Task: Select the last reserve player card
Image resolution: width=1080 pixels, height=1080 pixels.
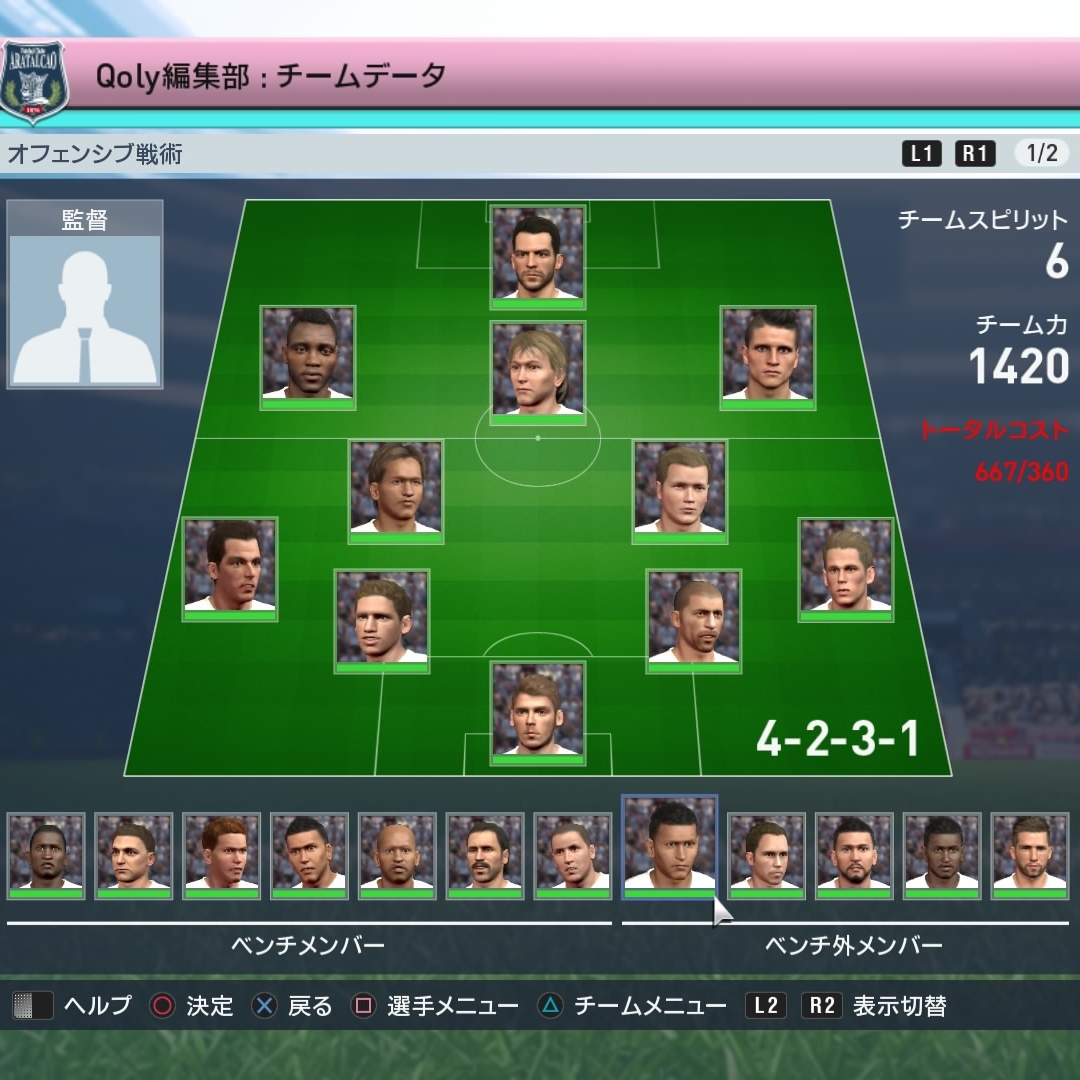Action: point(1029,856)
